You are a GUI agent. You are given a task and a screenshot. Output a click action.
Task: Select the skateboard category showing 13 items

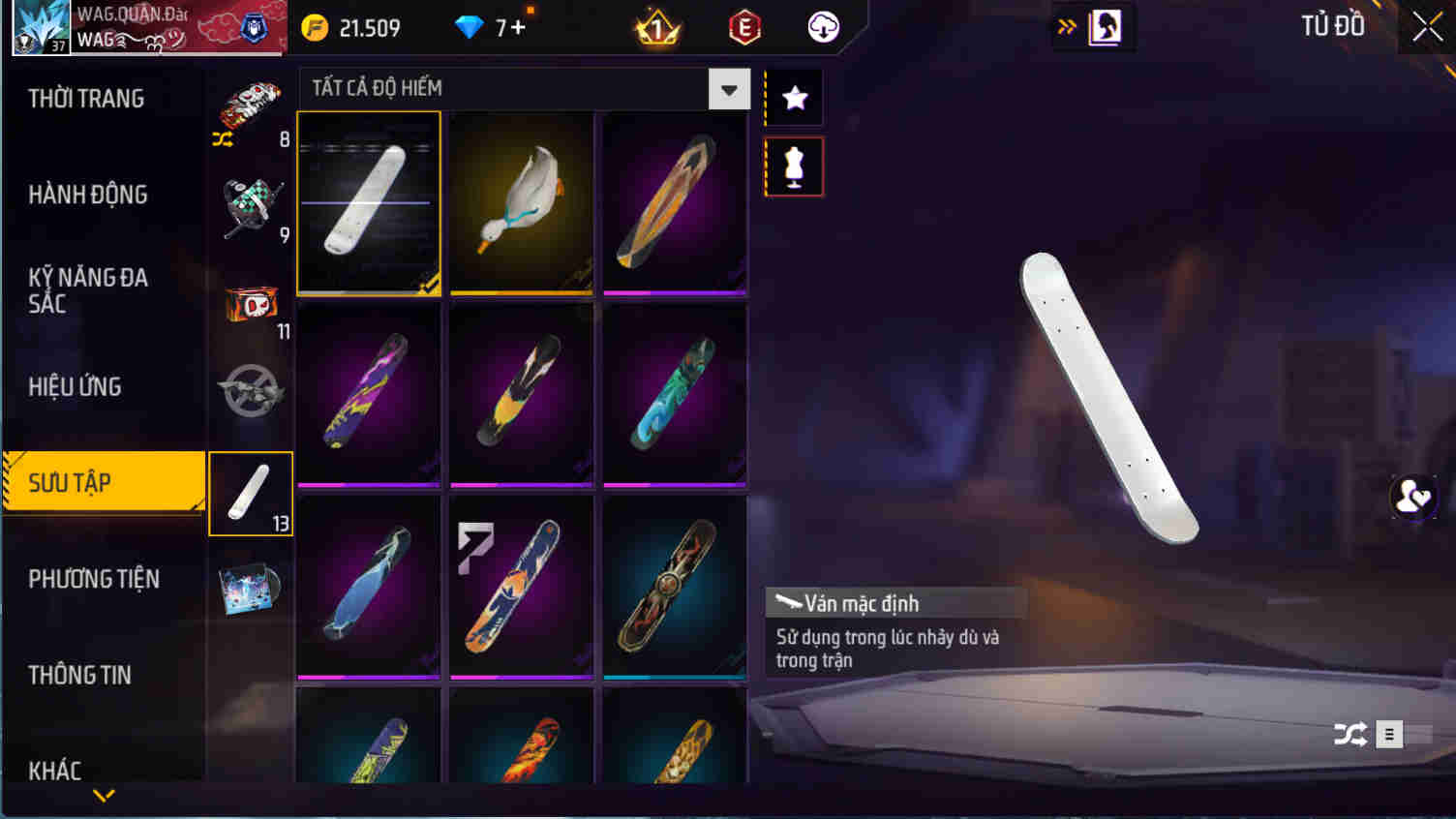click(250, 494)
